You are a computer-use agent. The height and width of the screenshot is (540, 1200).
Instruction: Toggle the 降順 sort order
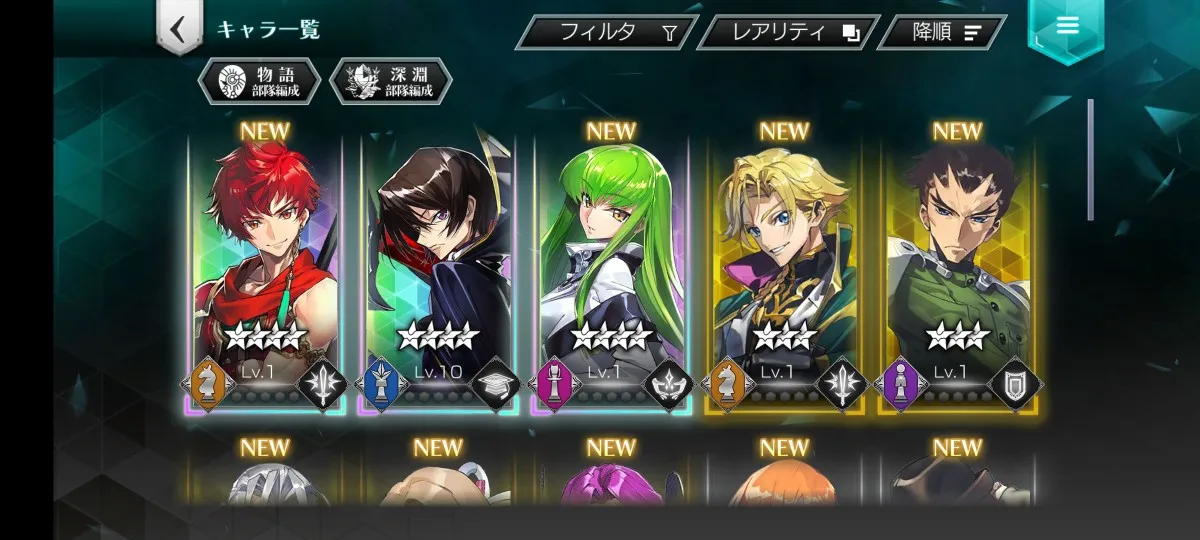[941, 32]
